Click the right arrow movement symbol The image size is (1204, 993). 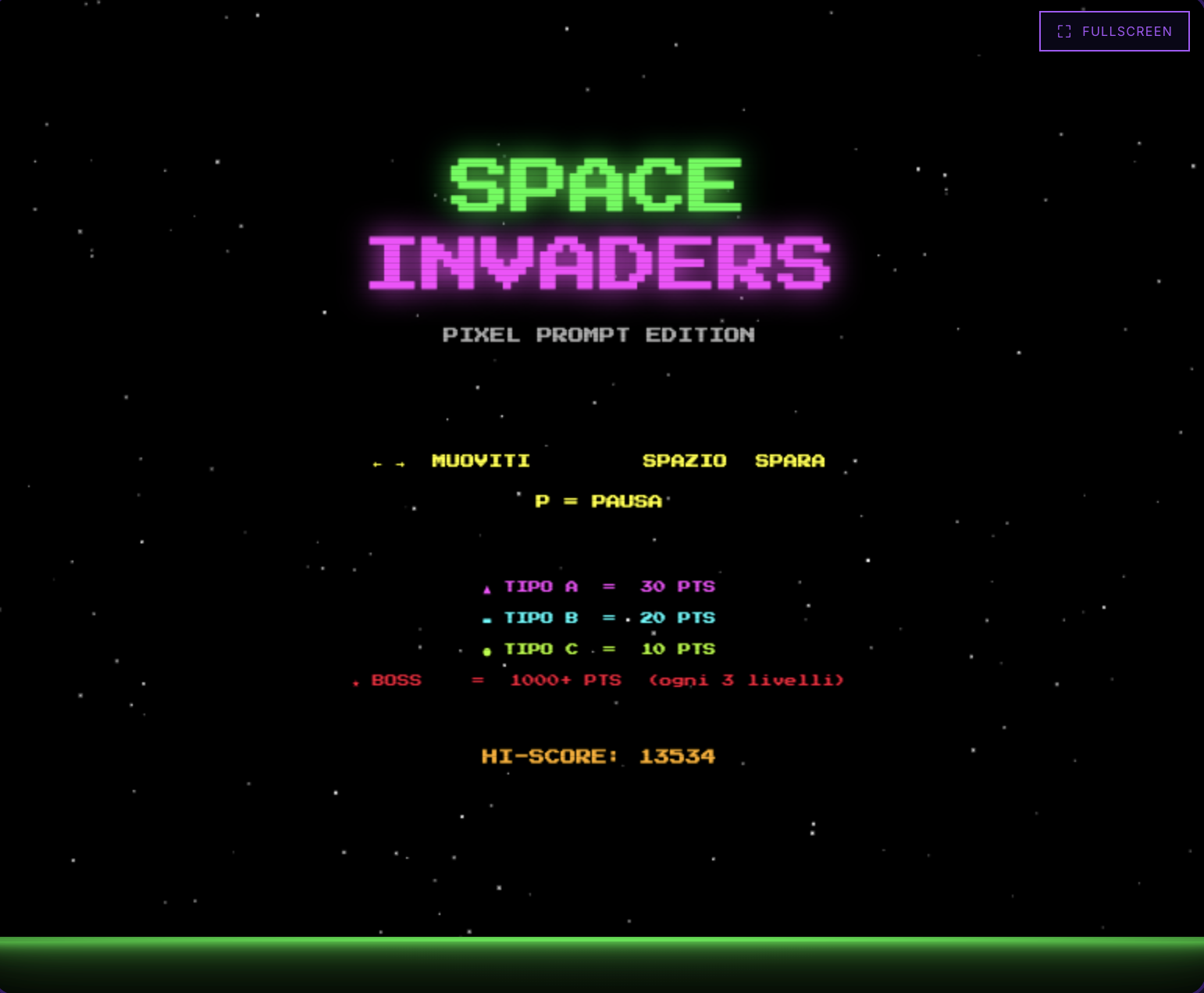[400, 462]
